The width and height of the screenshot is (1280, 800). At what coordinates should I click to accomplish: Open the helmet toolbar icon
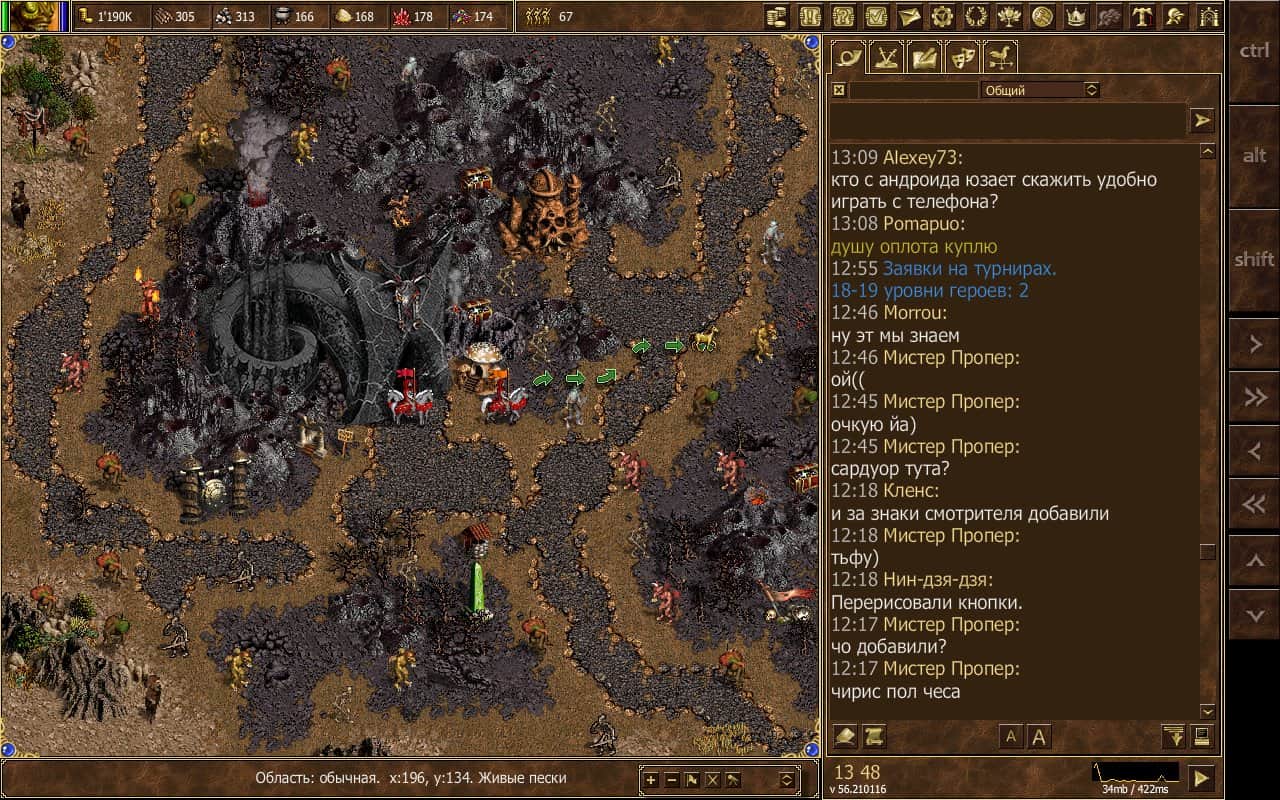pos(1176,16)
